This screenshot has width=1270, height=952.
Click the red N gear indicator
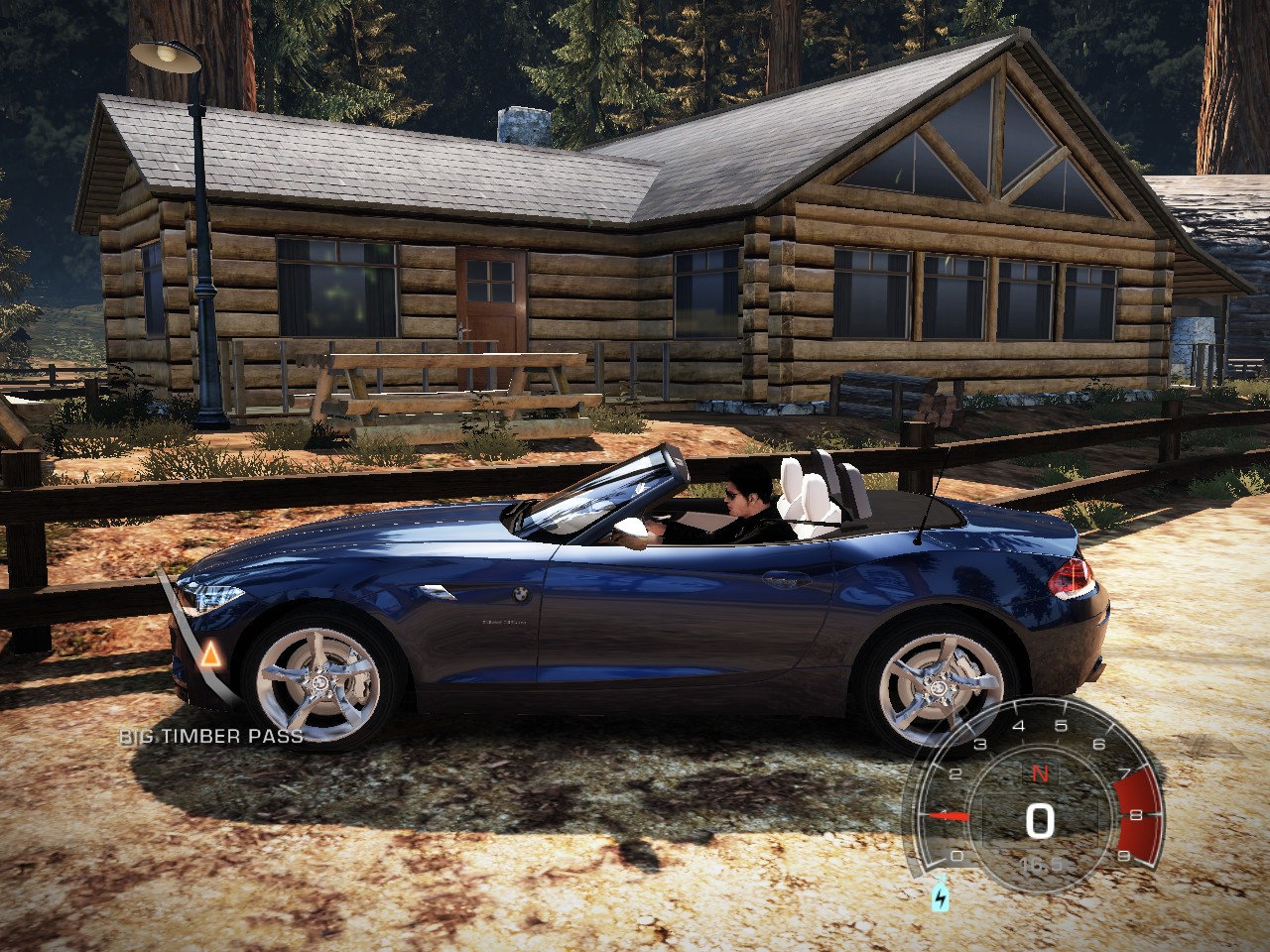pyautogui.click(x=1040, y=774)
